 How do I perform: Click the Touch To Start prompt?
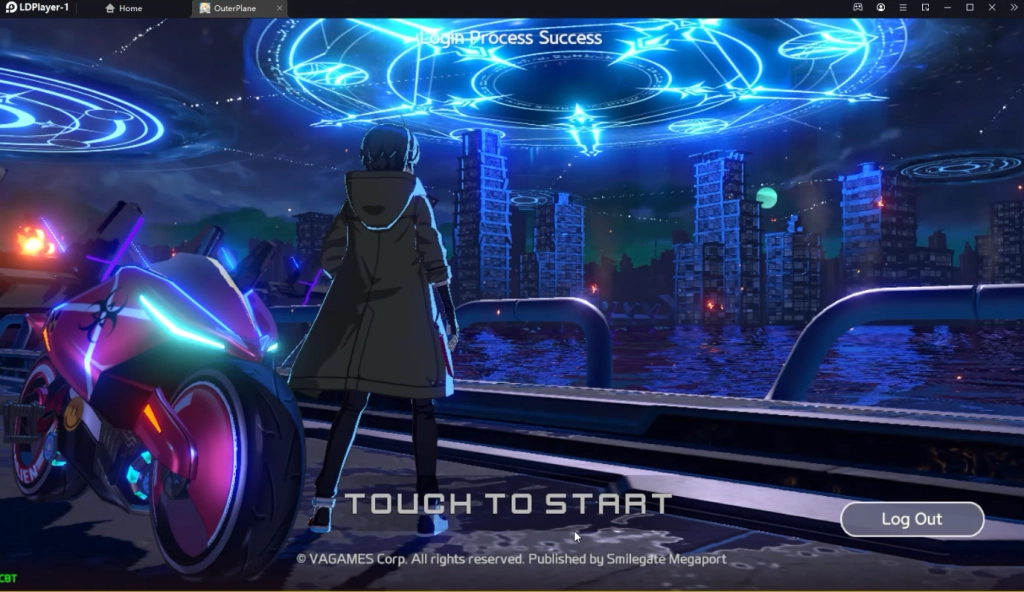point(508,503)
